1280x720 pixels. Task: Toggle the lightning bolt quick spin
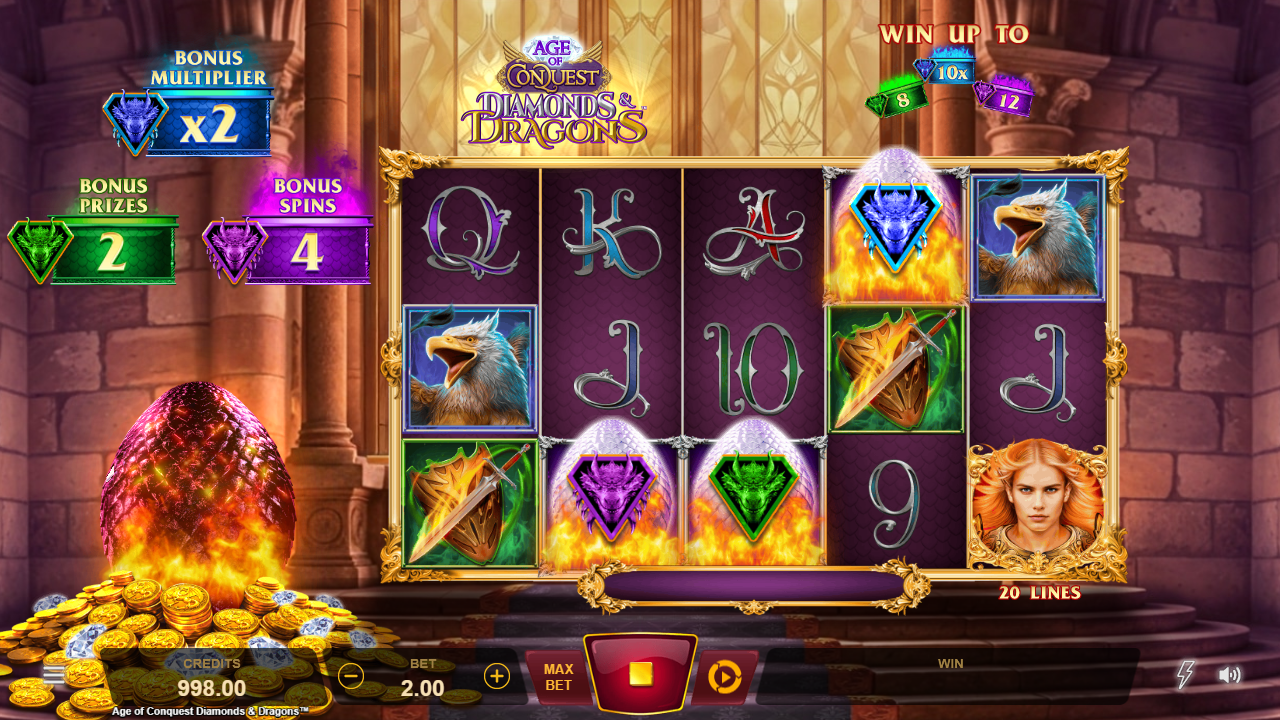1185,675
